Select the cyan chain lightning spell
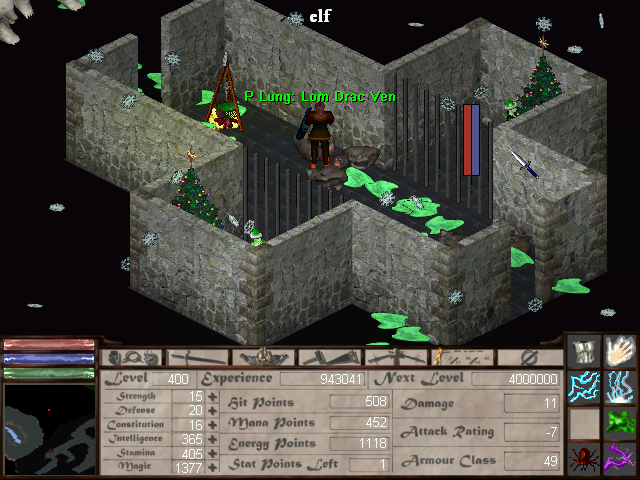Screen dimensions: 640x480 [x=584, y=387]
